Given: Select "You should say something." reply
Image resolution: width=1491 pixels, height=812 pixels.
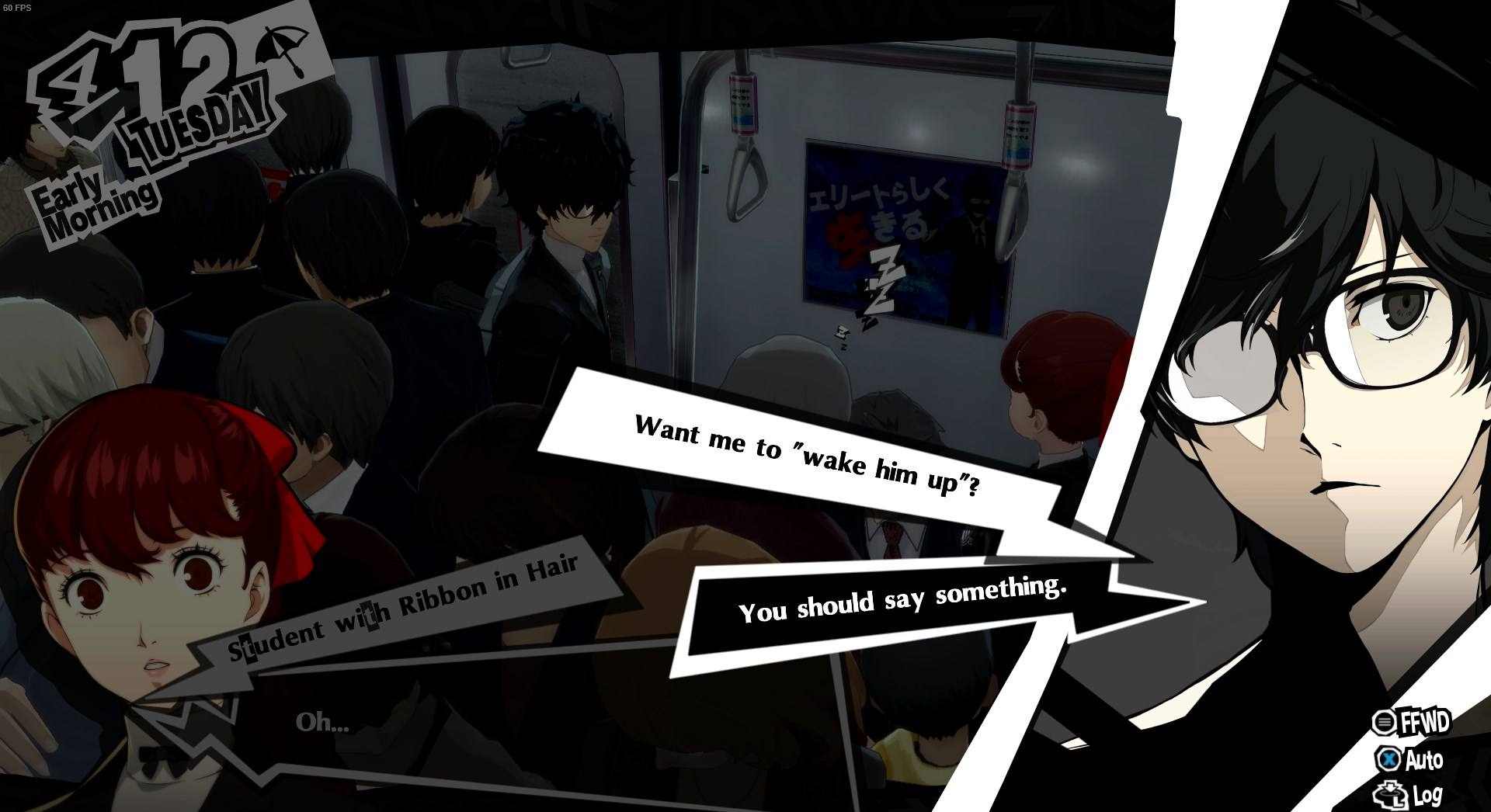Looking at the screenshot, I should pos(901,600).
